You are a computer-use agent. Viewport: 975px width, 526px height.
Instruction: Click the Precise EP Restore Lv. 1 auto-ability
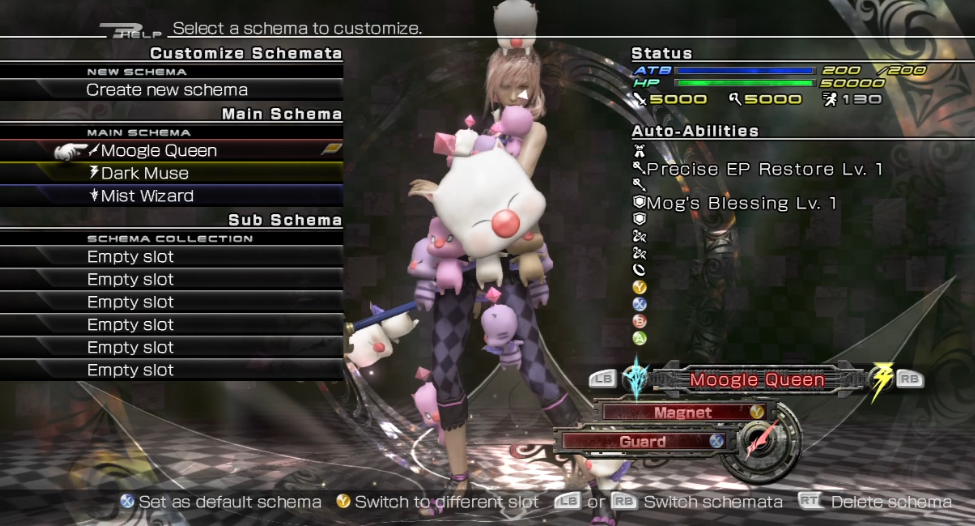[764, 169]
